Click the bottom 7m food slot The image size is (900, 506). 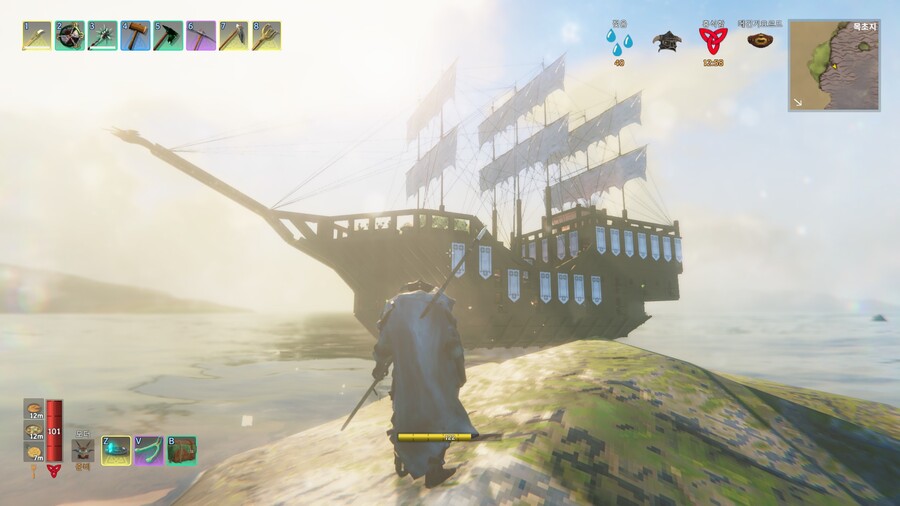(34, 451)
